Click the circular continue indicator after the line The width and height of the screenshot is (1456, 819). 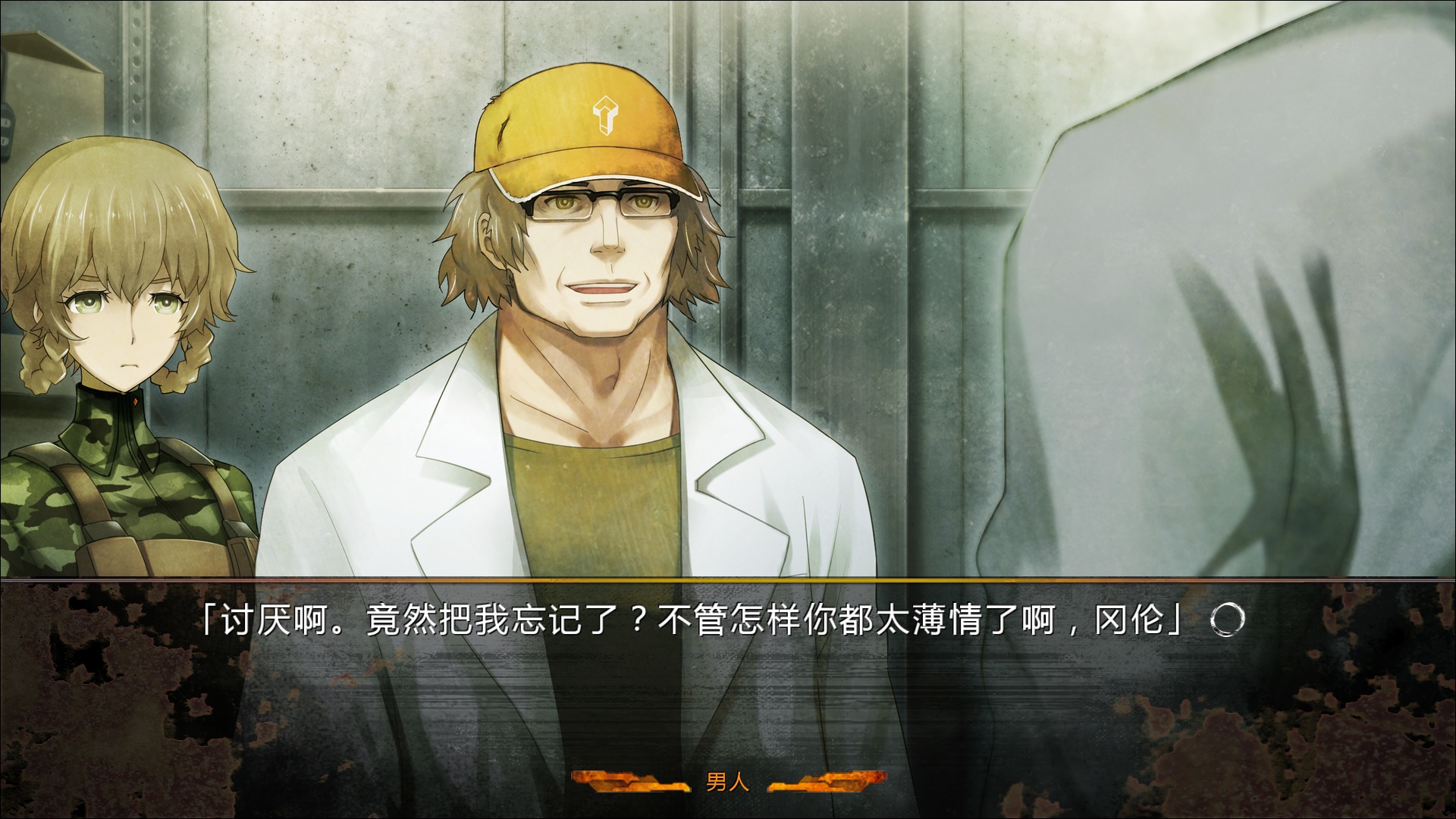pyautogui.click(x=1226, y=620)
